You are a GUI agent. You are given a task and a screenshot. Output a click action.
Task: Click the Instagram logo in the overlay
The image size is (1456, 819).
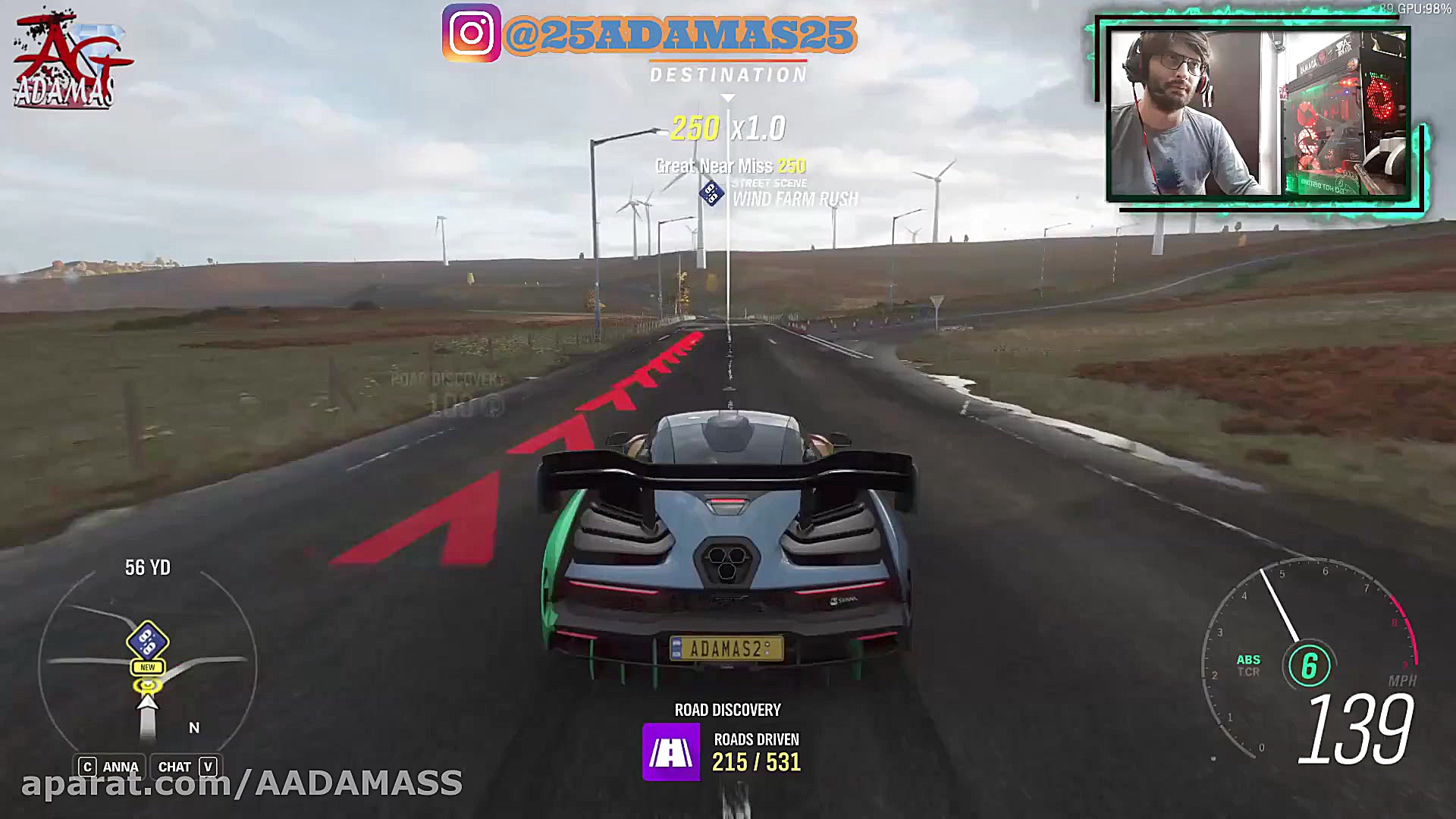472,33
